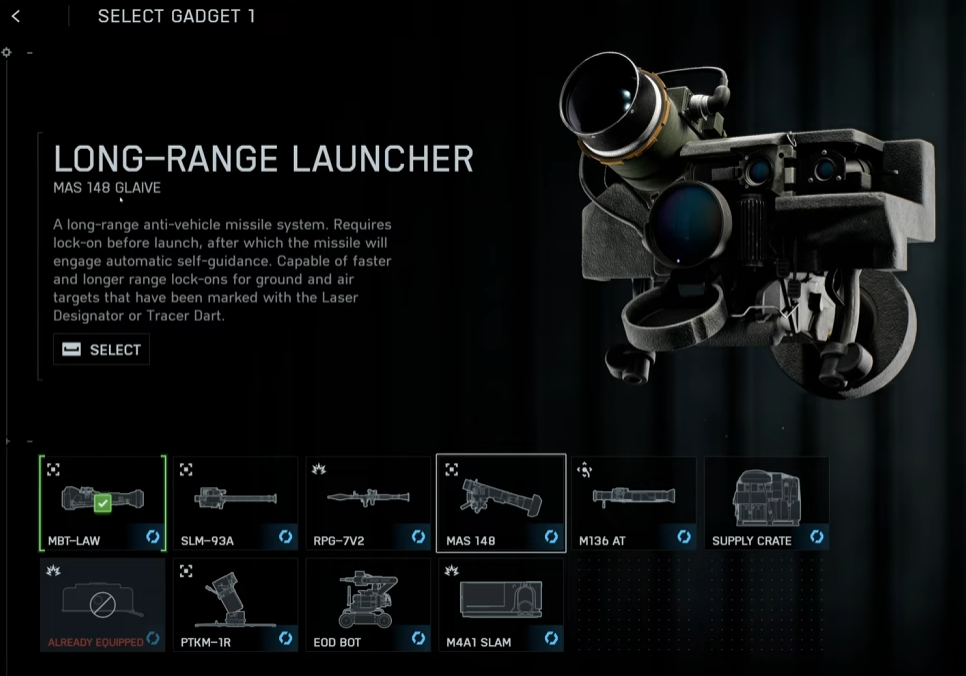Select the M136 AT gadget tile
Image resolution: width=966 pixels, height=676 pixels.
click(x=634, y=504)
